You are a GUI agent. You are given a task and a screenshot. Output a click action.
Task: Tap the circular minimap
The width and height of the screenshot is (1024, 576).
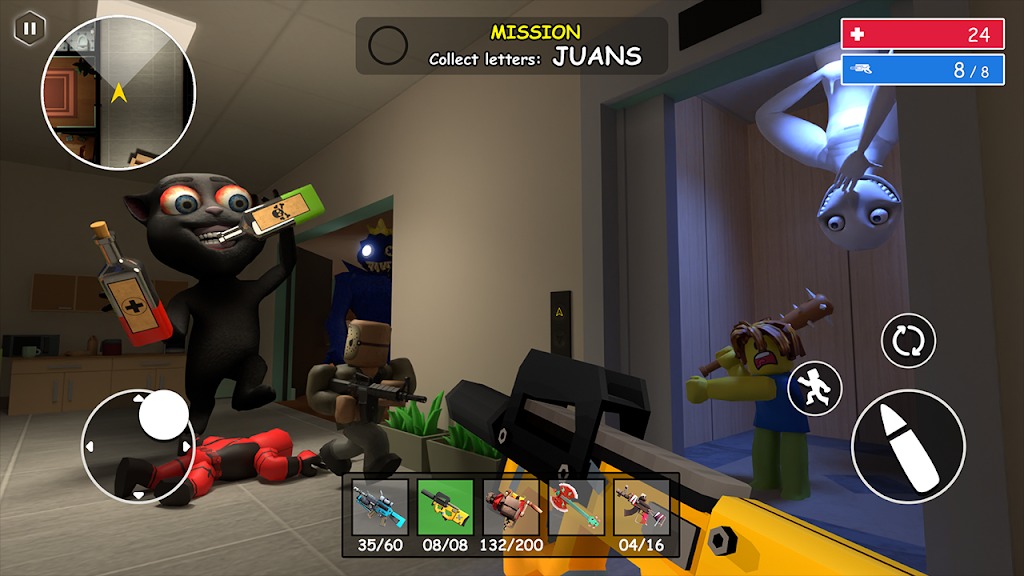118,92
